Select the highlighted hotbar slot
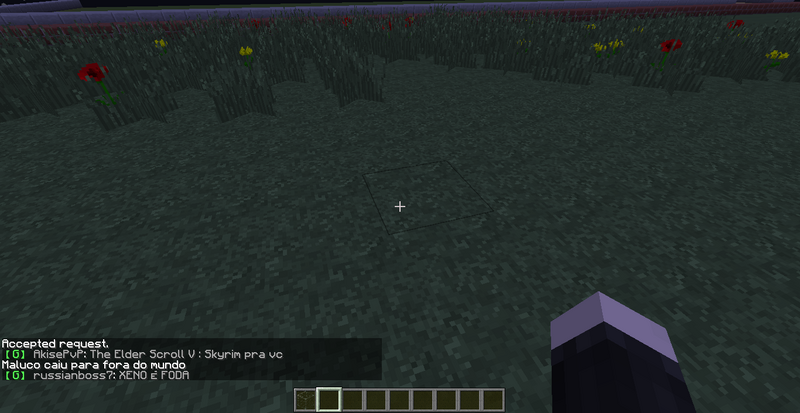Screen dimensions: 800x413 pos(329,400)
